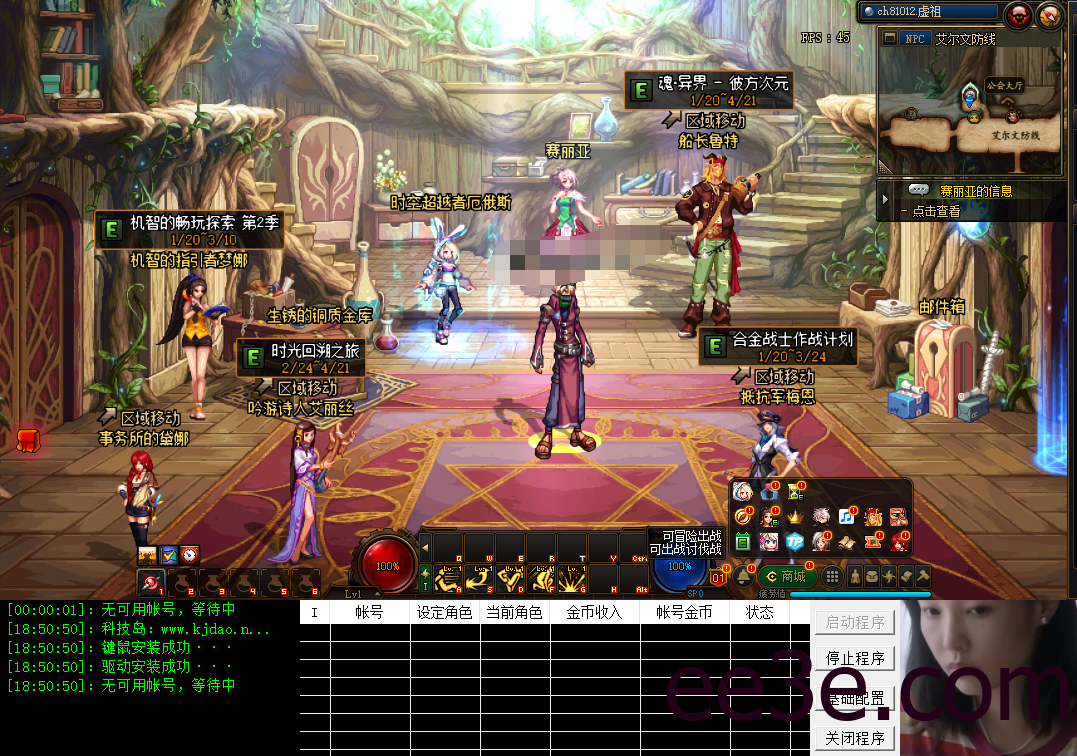Screen dimensions: 1077x756
Task: Click the notification bell icon
Action: tap(743, 577)
